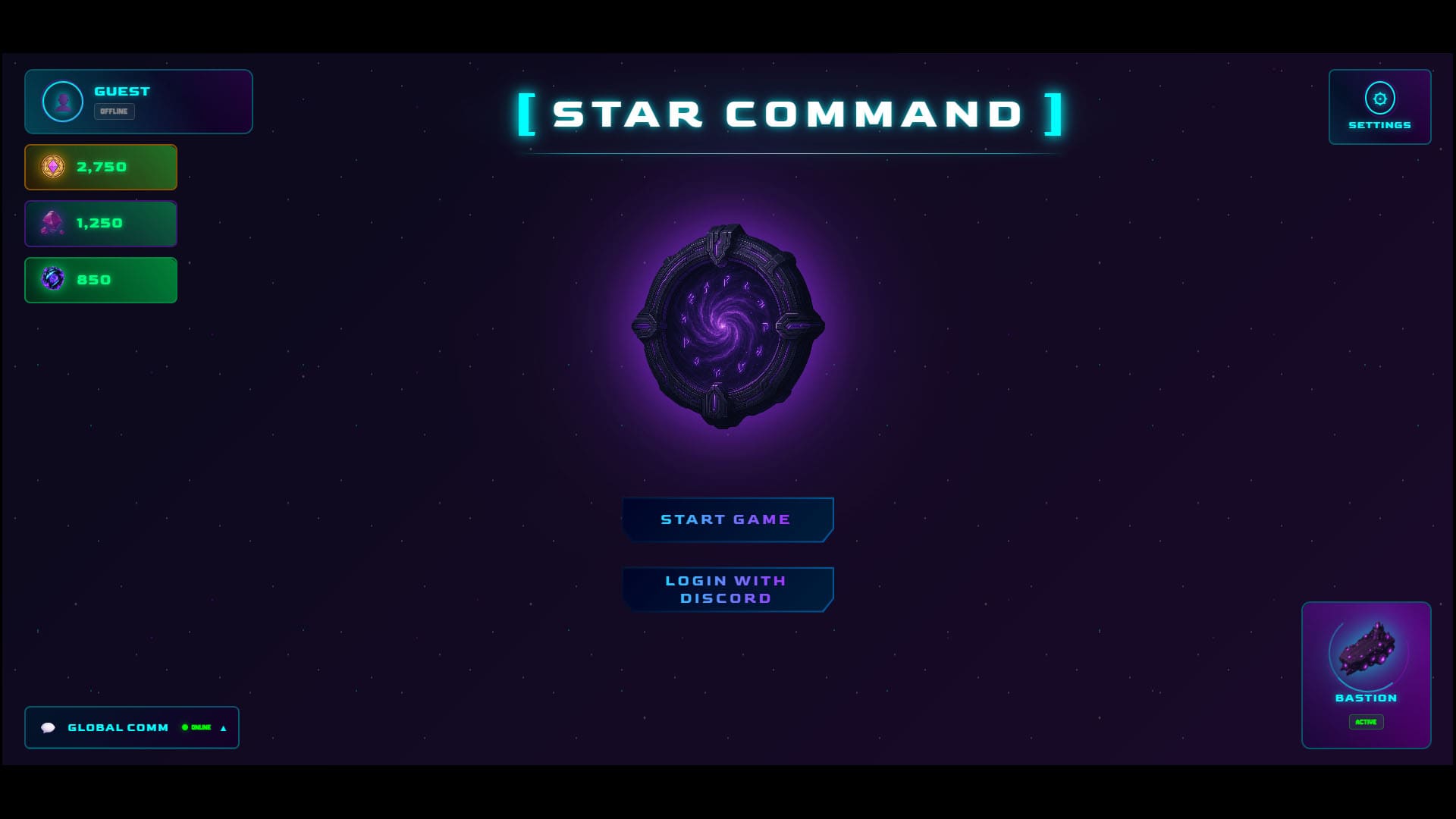
Task: Open the Settings gear icon
Action: 1379,97
